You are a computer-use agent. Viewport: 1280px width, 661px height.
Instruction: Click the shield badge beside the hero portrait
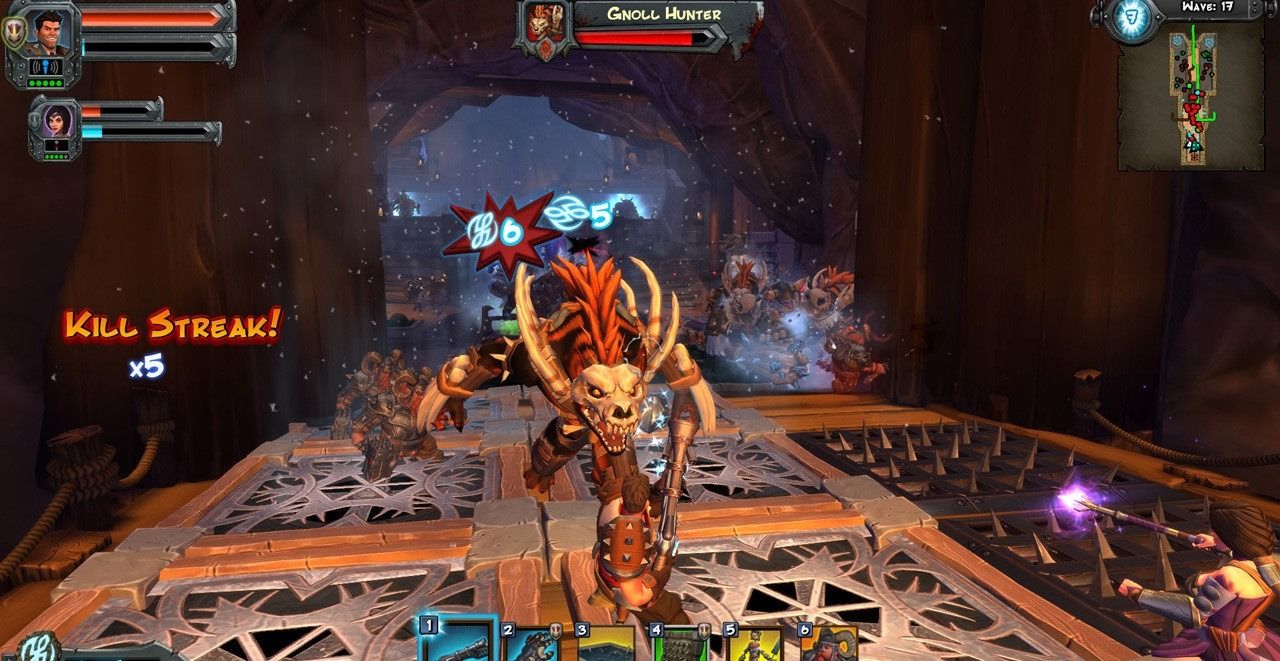click(13, 33)
